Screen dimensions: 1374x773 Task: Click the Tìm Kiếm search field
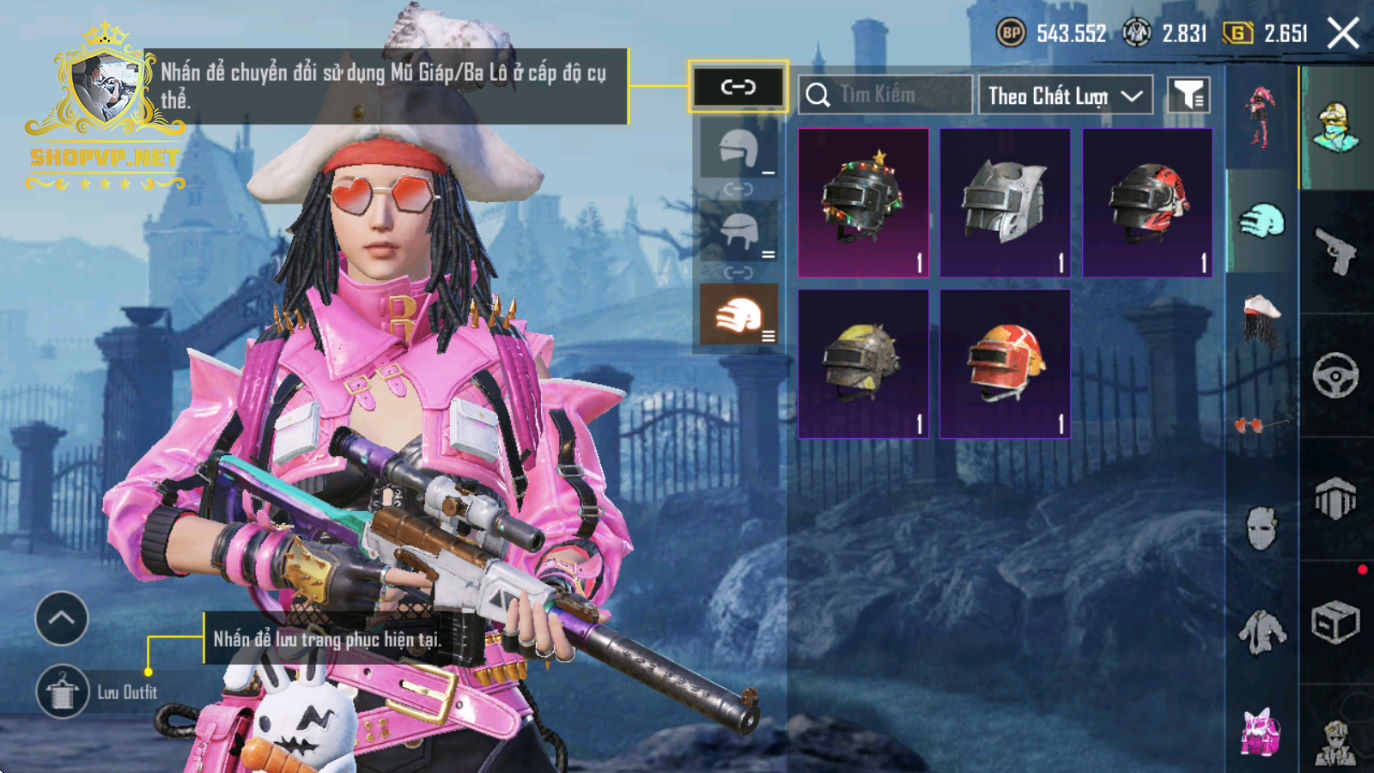885,95
